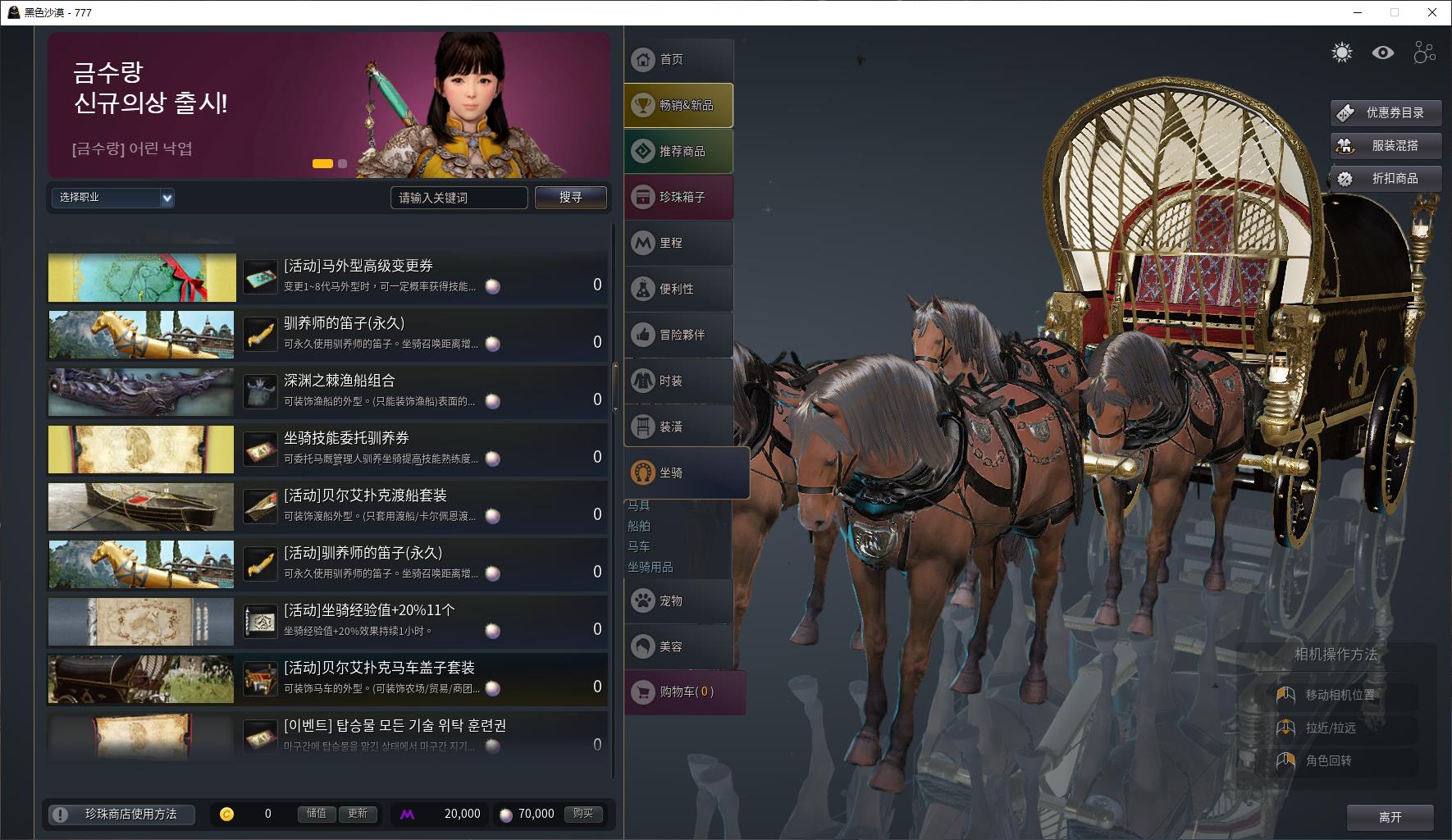Open the 优惠券目录 coupon list
Image resolution: width=1452 pixels, height=840 pixels.
coord(1386,113)
